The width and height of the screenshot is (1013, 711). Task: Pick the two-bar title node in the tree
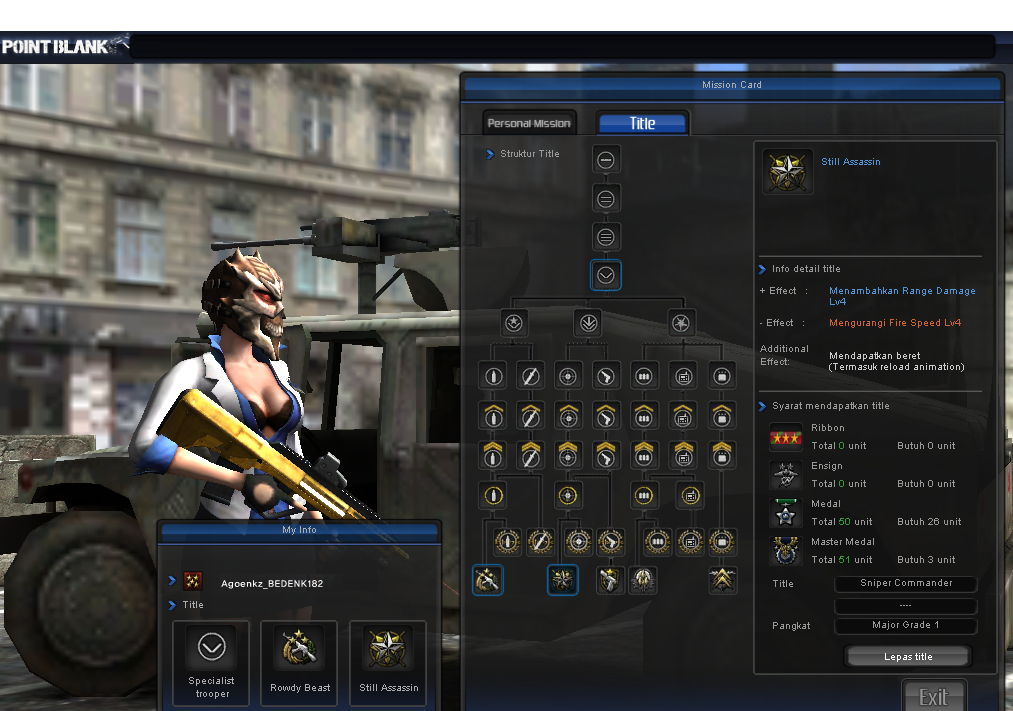coord(606,199)
